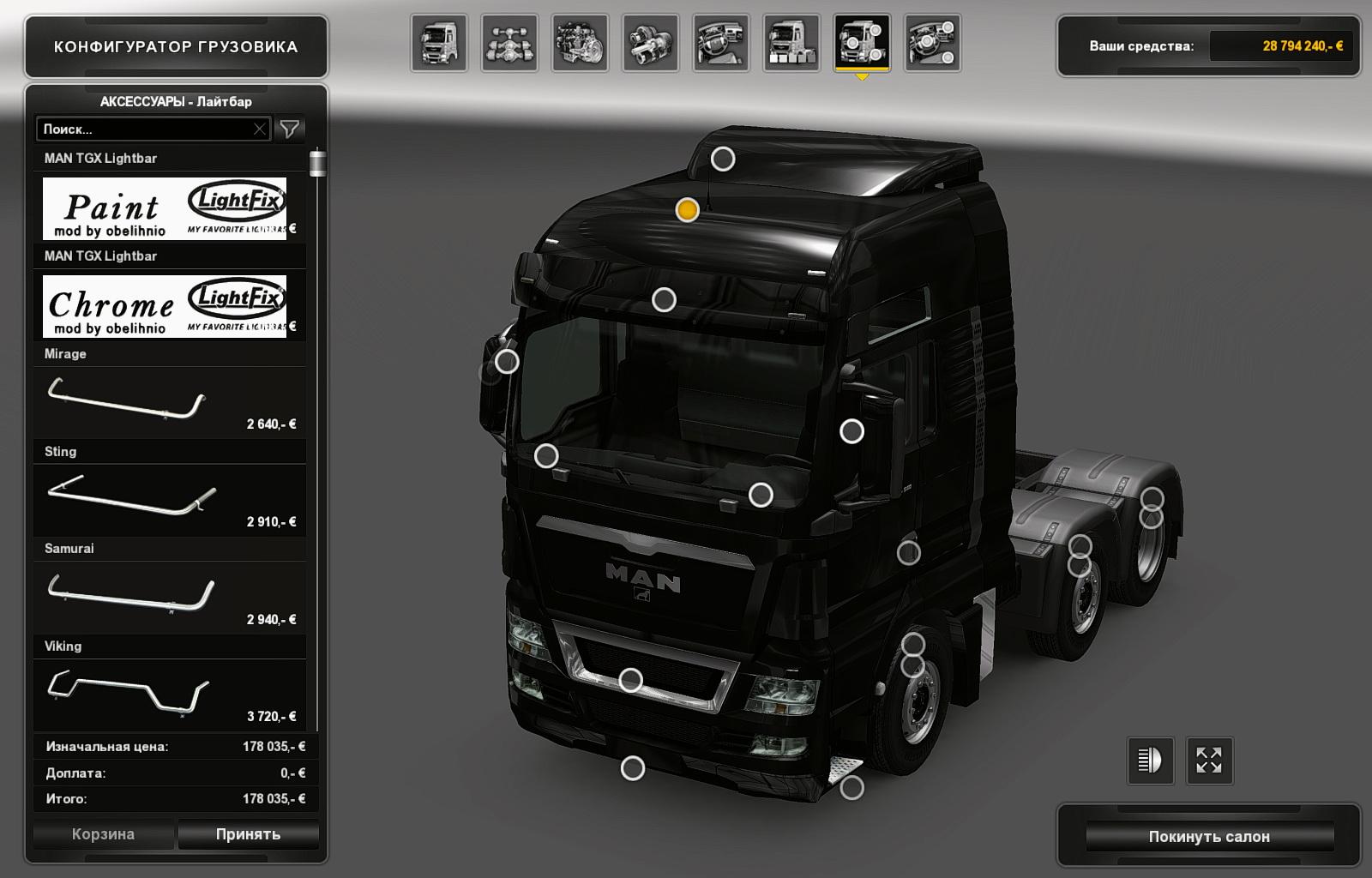Screen dimensions: 1372x878
Task: Confirm with the Принять button
Action: (249, 834)
